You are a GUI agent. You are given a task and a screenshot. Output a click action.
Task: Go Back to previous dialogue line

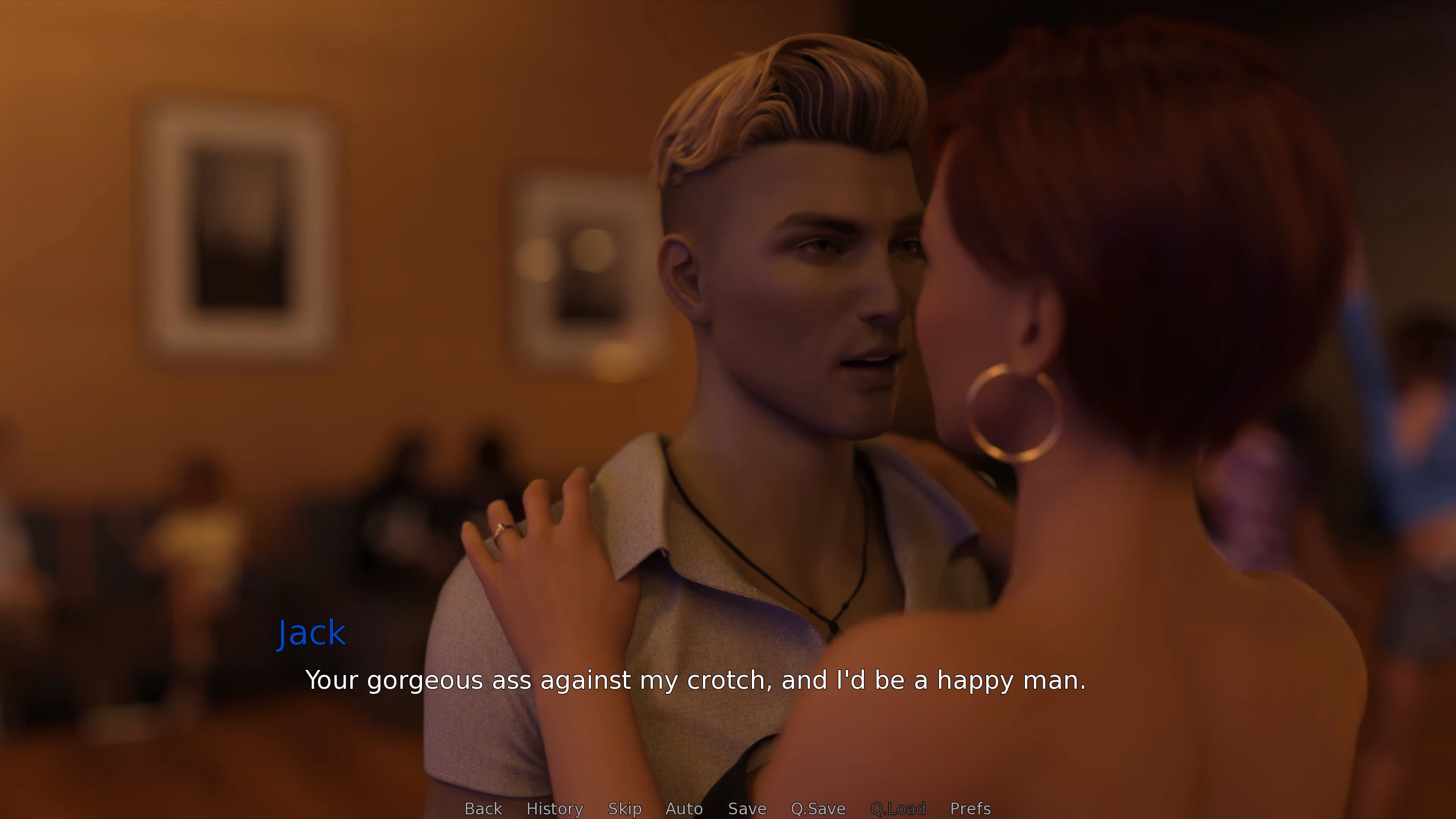click(483, 808)
